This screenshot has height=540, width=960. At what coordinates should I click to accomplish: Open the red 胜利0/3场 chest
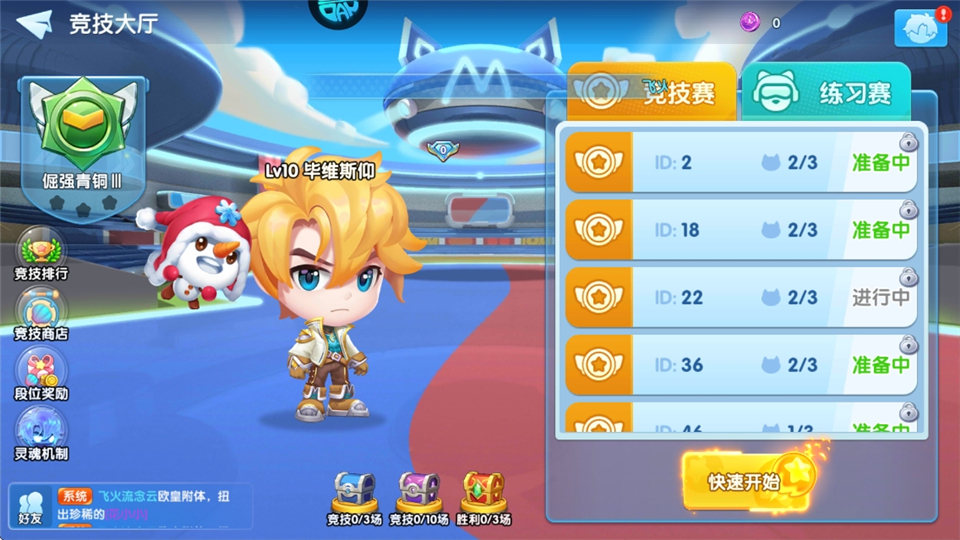483,492
